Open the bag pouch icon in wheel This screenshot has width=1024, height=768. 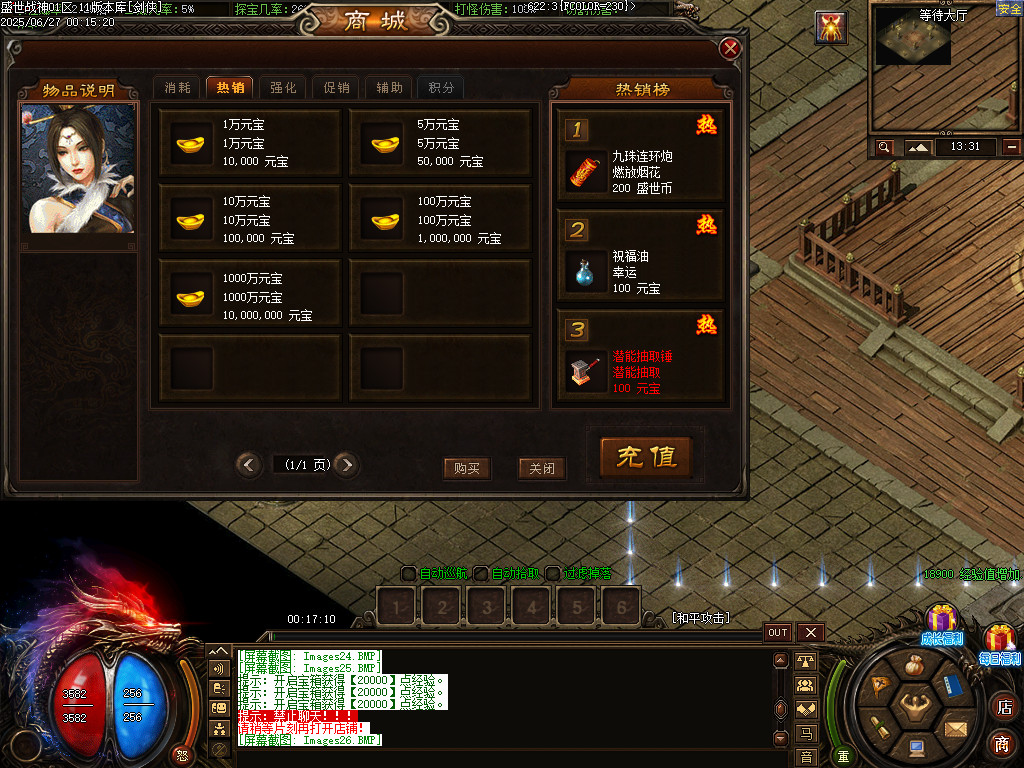pos(914,666)
